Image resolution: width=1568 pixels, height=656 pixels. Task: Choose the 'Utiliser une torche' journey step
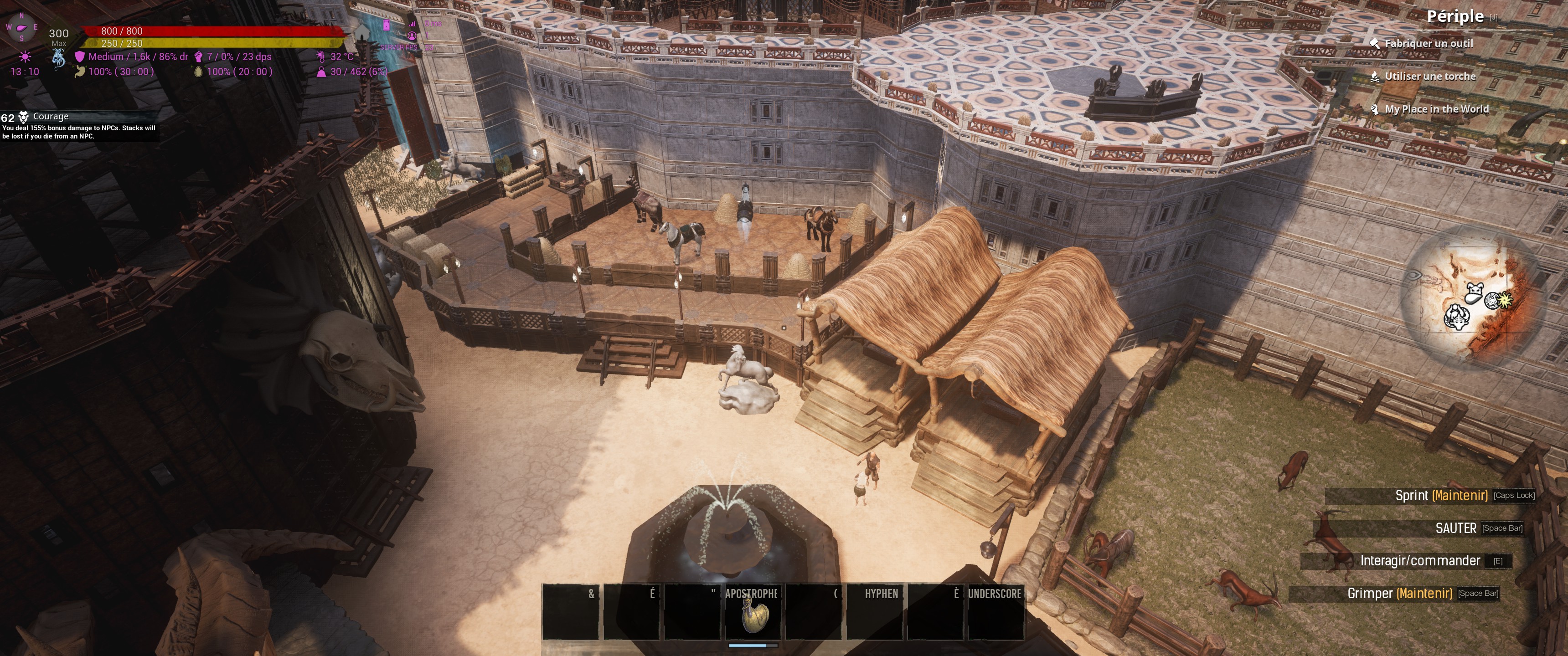pyautogui.click(x=1430, y=77)
